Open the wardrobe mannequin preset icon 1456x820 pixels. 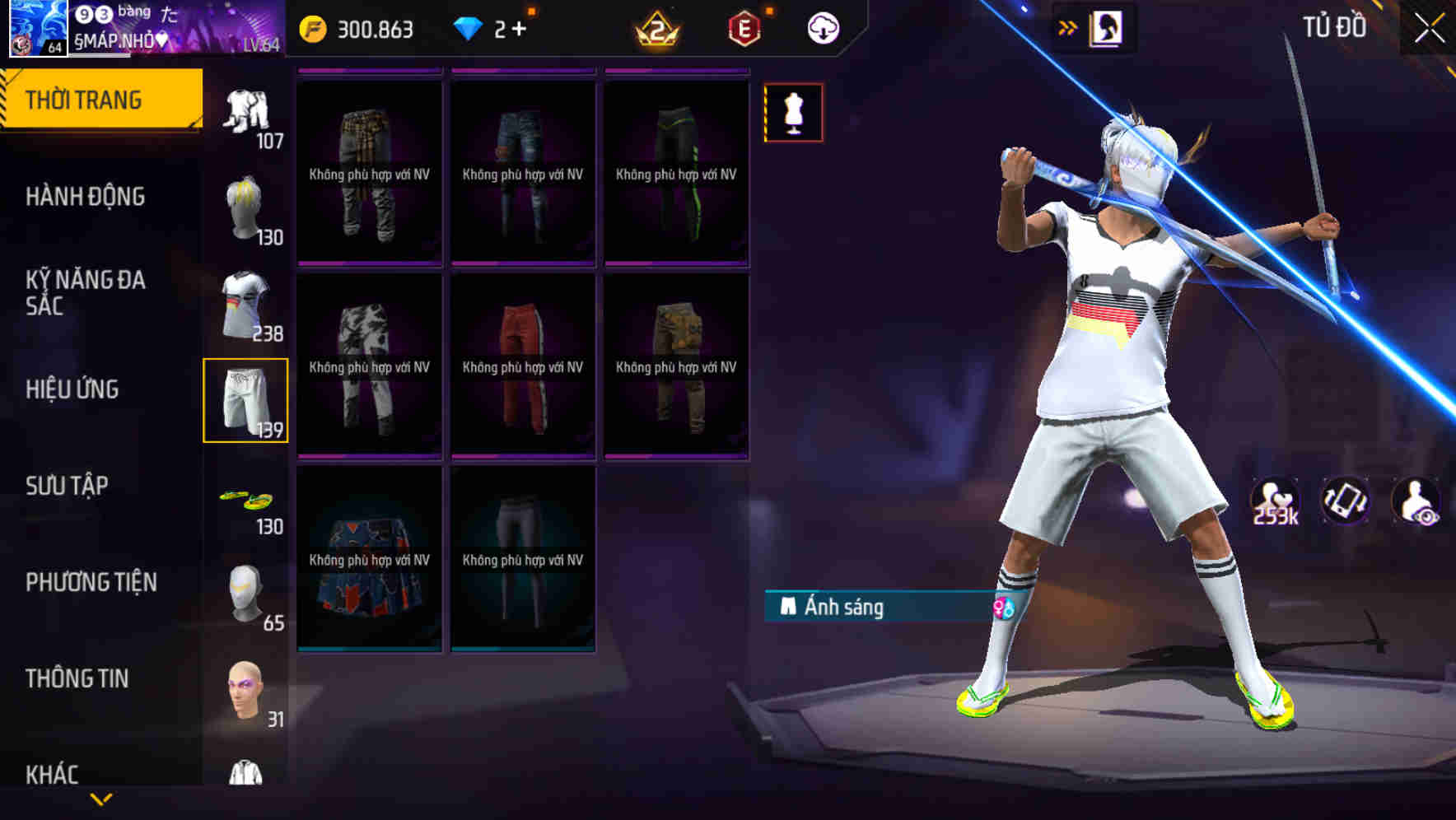click(793, 112)
